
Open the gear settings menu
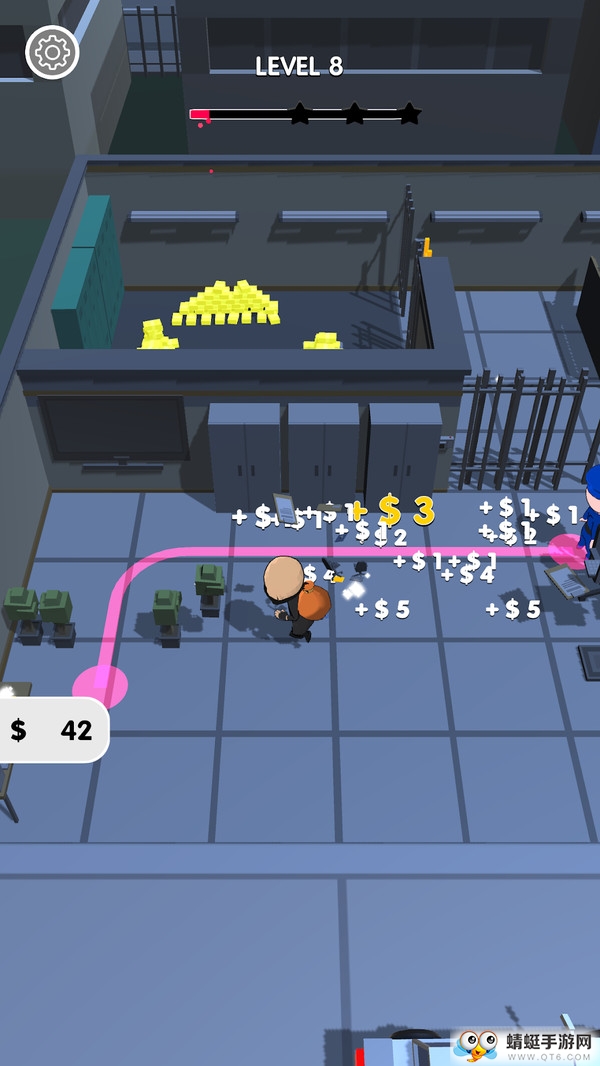[x=52, y=52]
